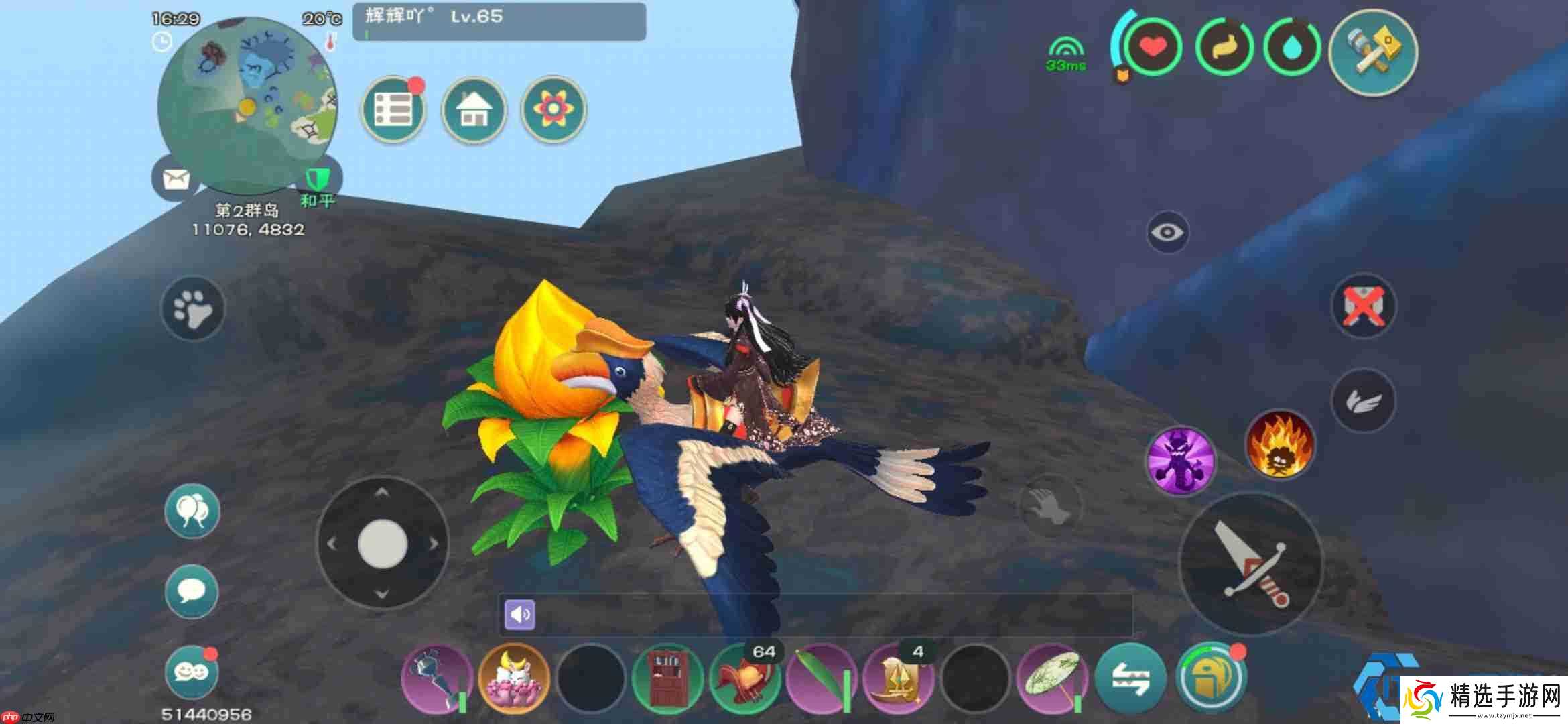Viewport: 1568px width, 724px height.
Task: Toggle the eye visibility button
Action: coord(1167,233)
